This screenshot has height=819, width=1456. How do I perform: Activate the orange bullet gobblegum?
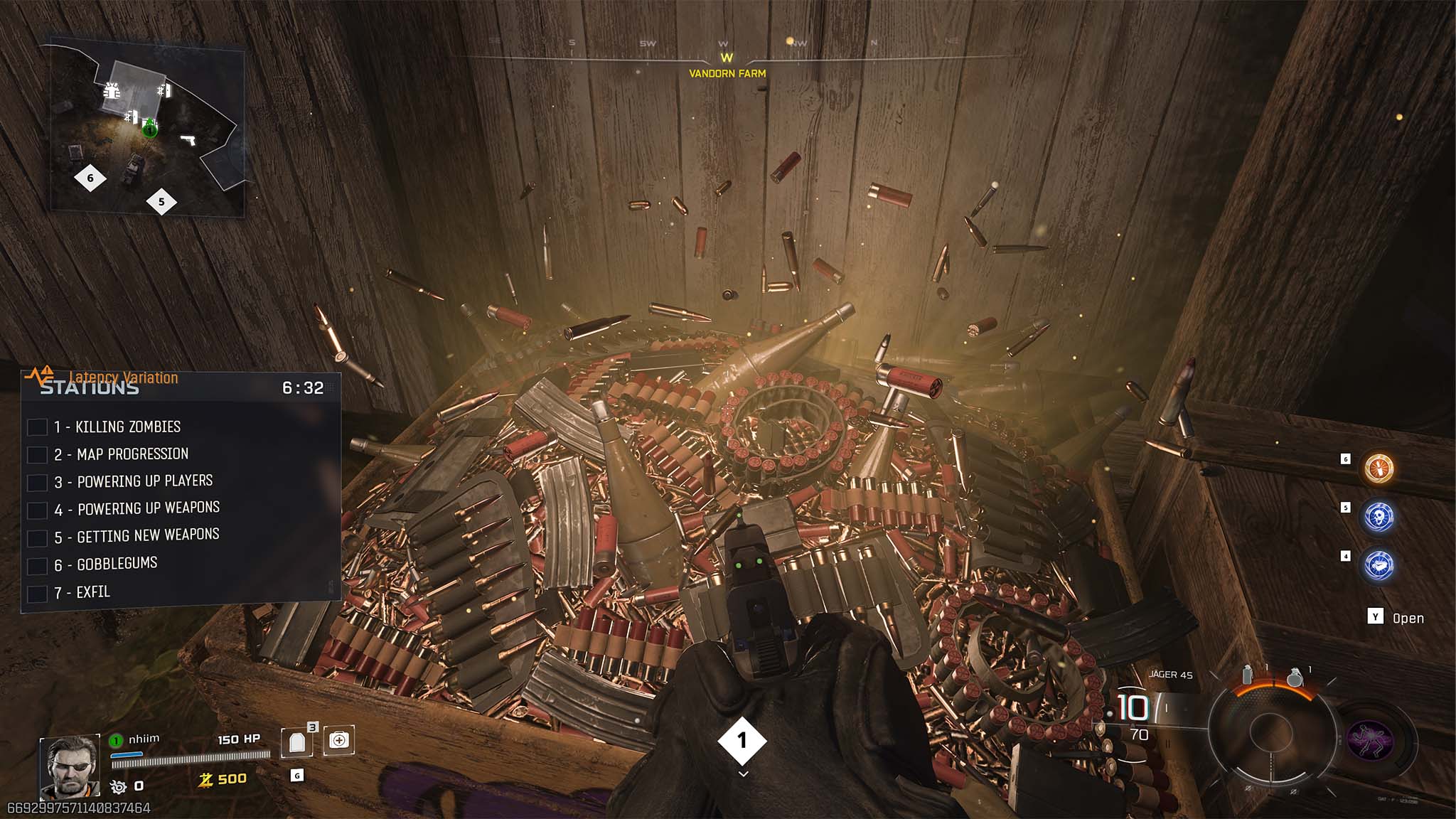coord(1379,469)
